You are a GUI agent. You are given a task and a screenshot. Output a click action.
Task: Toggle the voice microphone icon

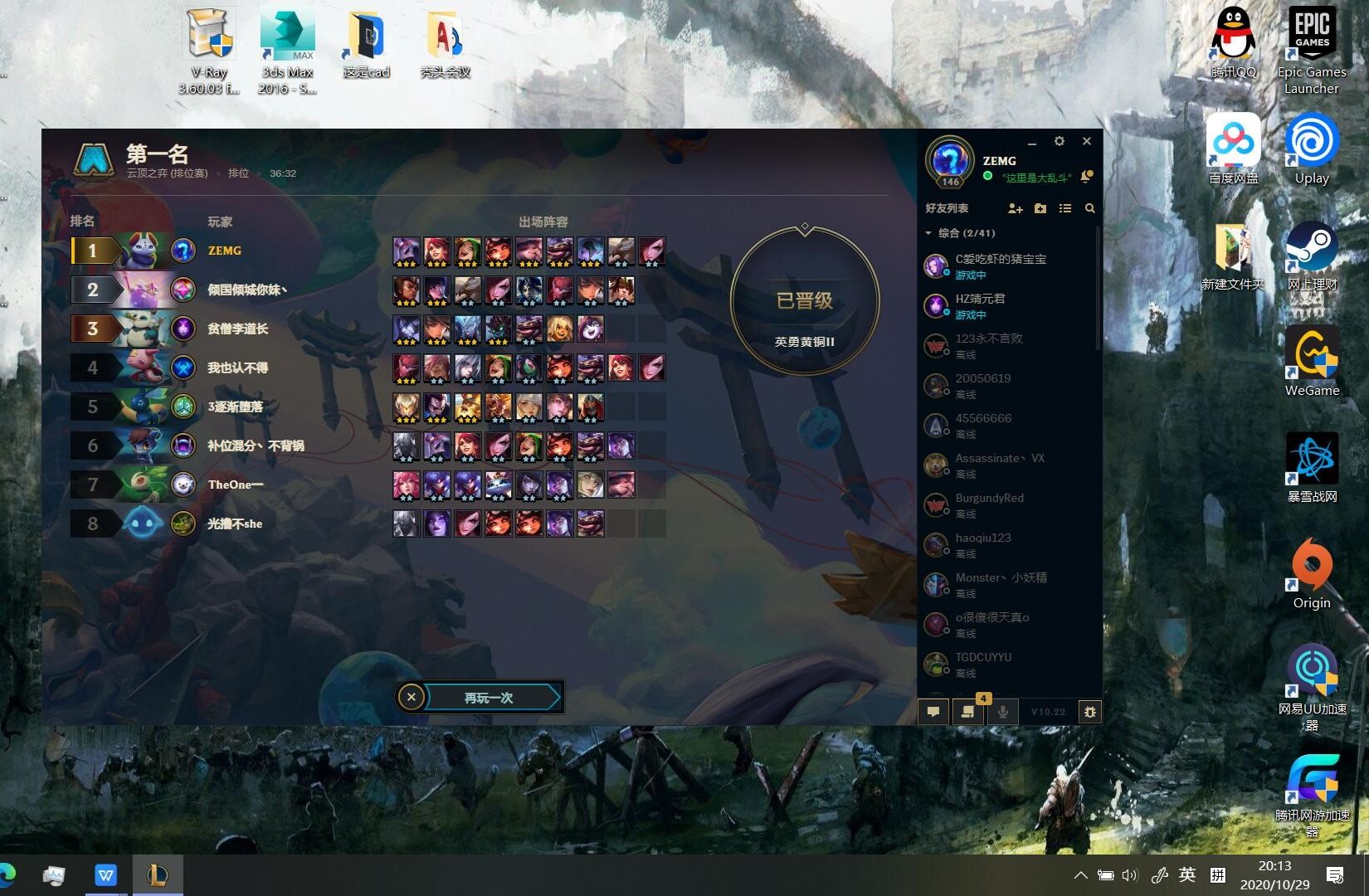coord(1002,712)
